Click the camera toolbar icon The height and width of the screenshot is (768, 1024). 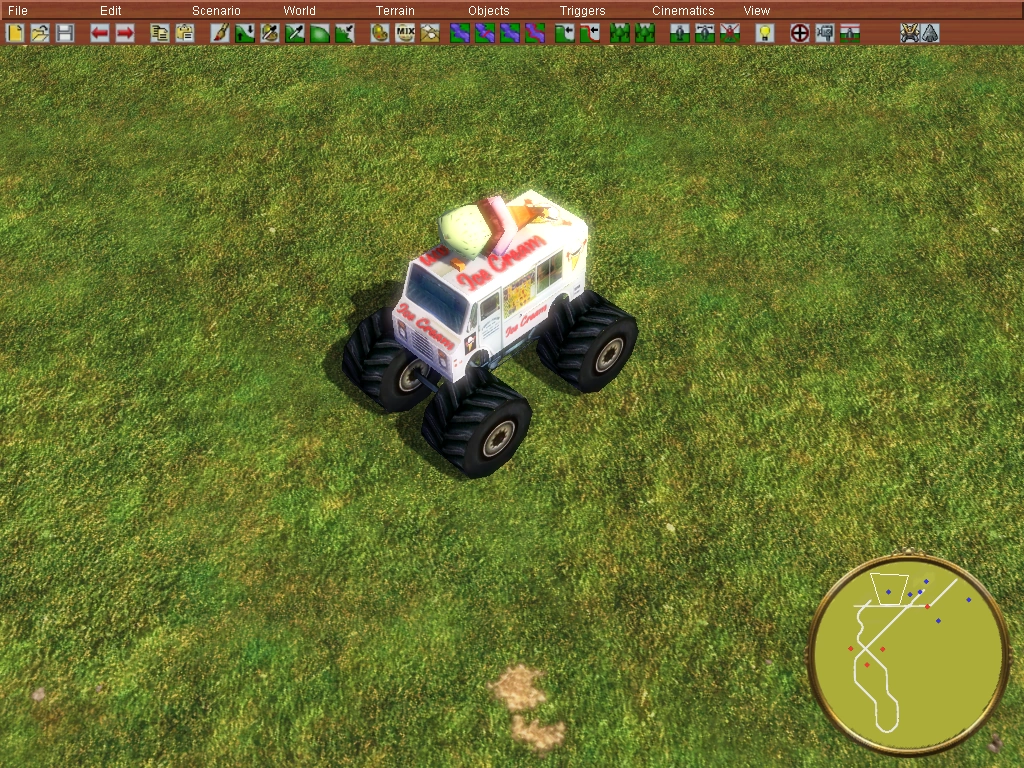point(825,33)
